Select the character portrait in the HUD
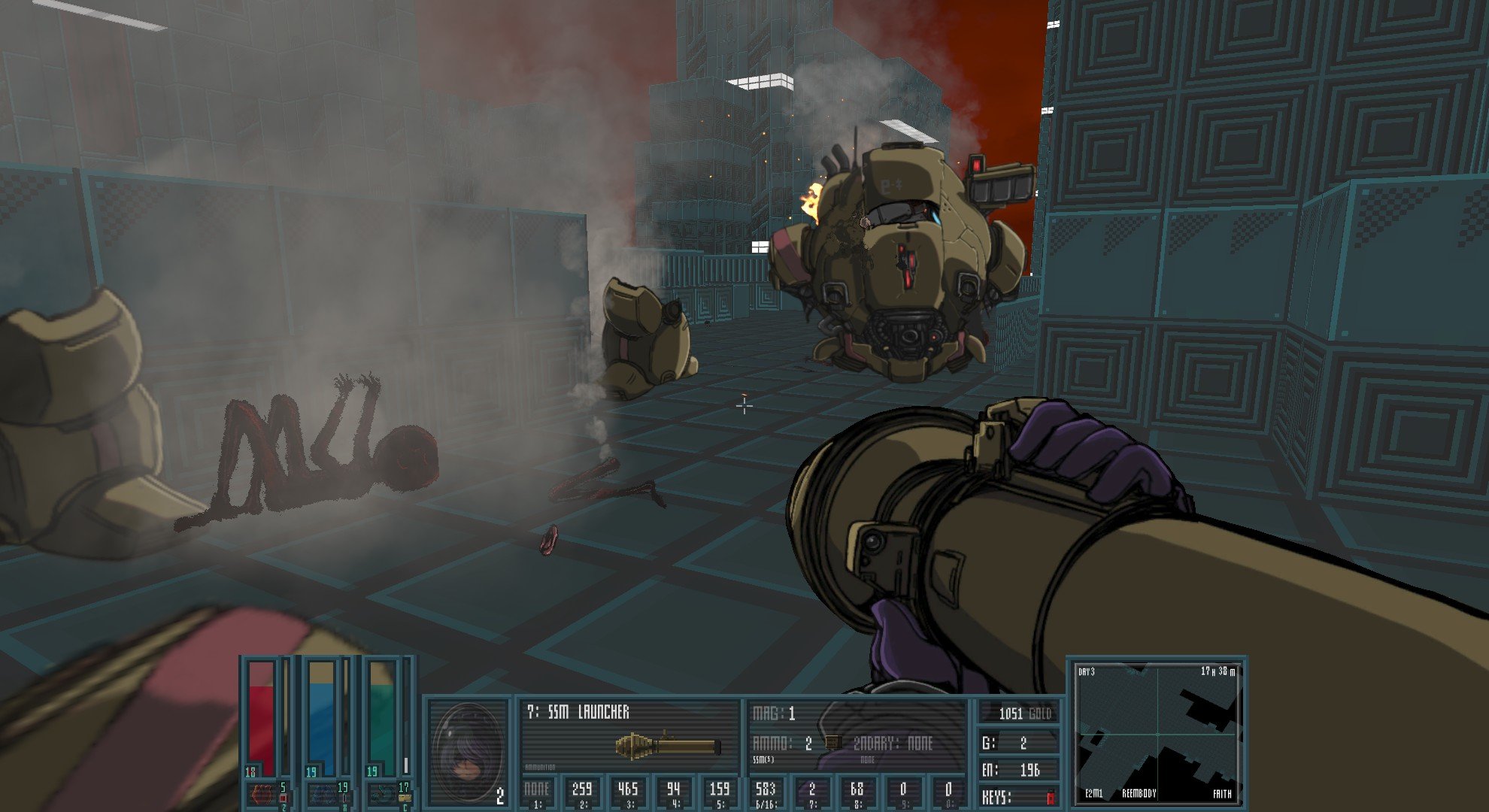1489x812 pixels. 468,753
